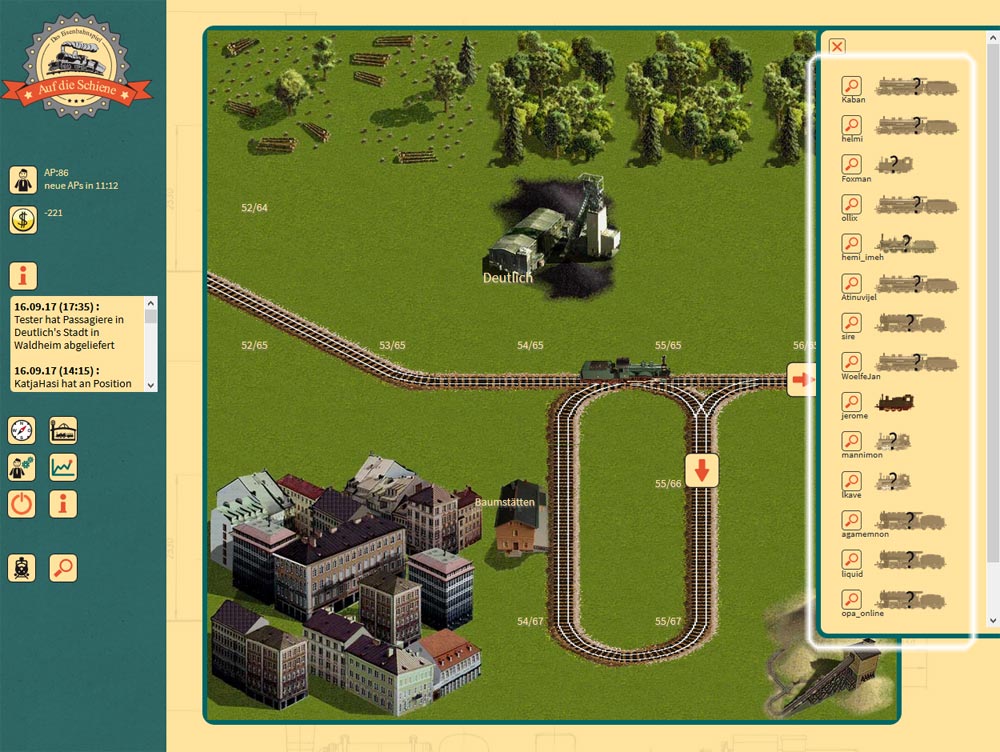Find jerome's train using its magnifier
This screenshot has width=1000, height=752.
[x=852, y=402]
